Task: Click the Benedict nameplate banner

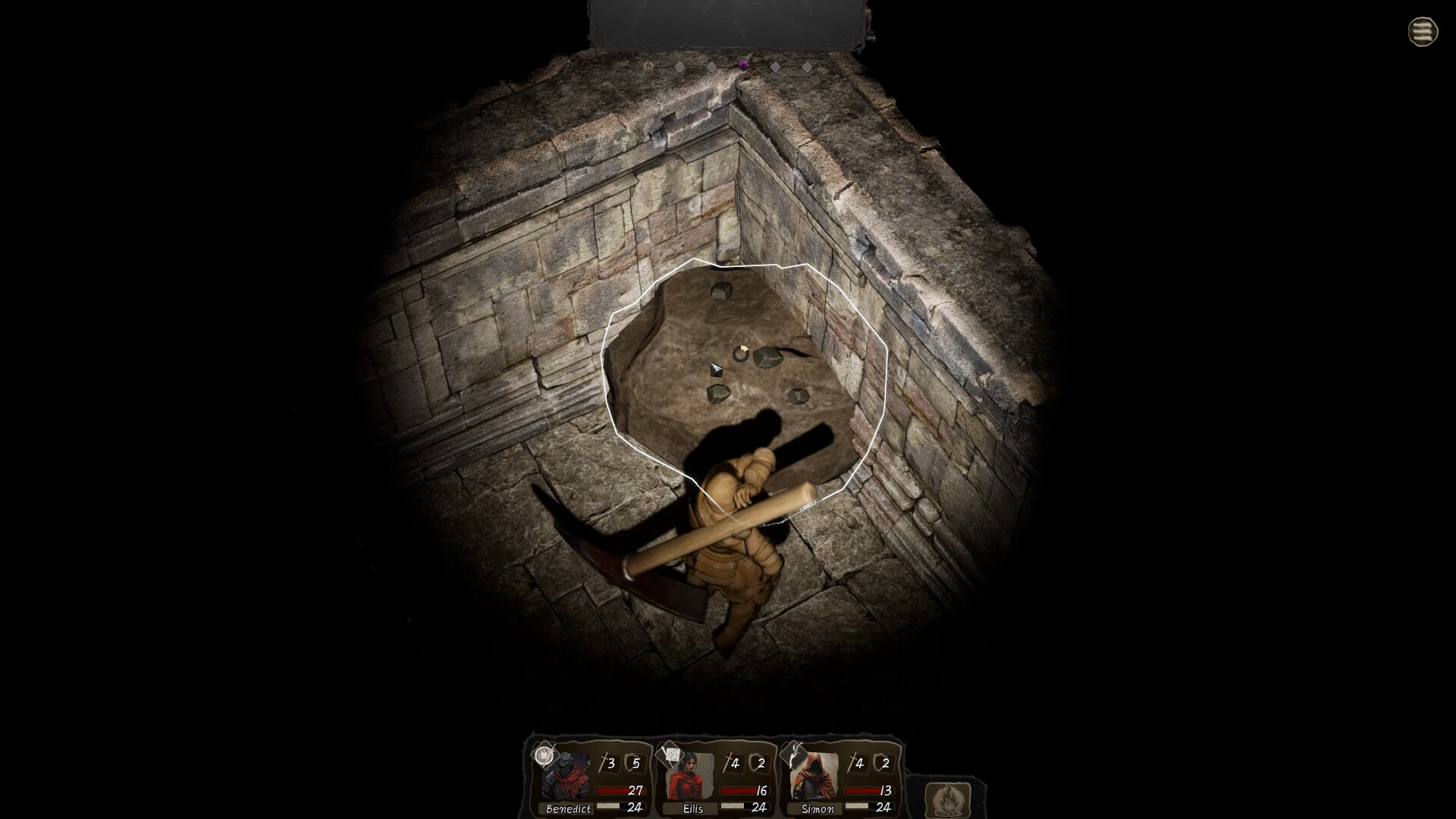Action: 569,808
